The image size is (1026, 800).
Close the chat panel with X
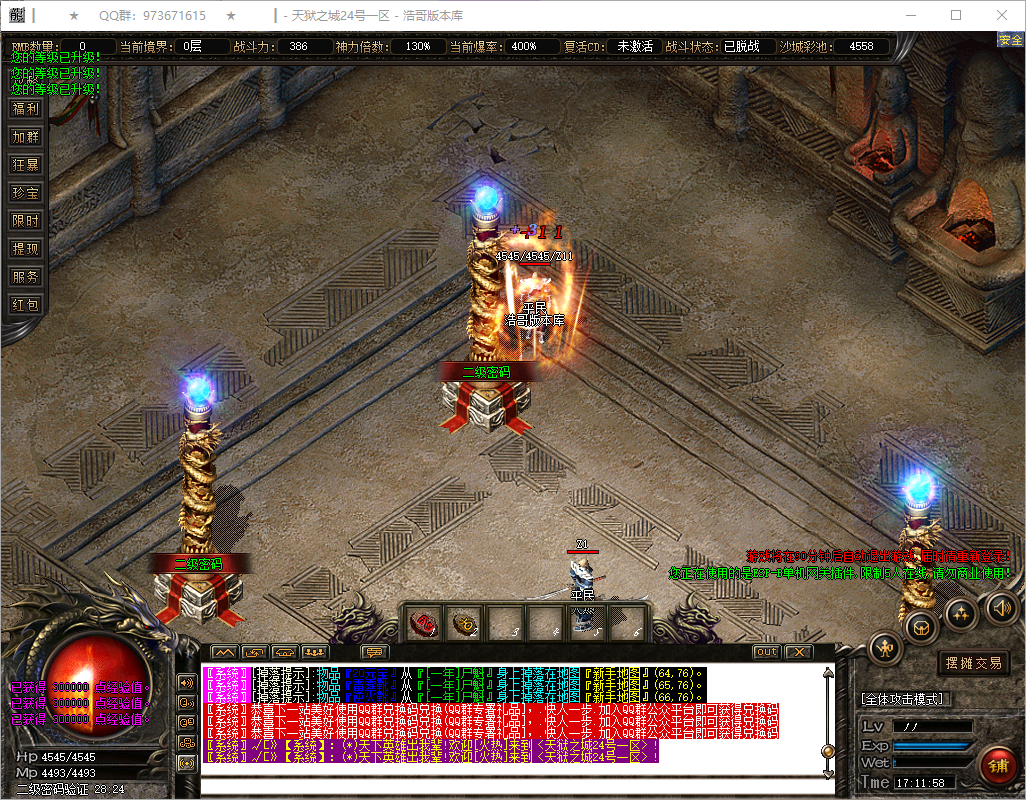[797, 652]
